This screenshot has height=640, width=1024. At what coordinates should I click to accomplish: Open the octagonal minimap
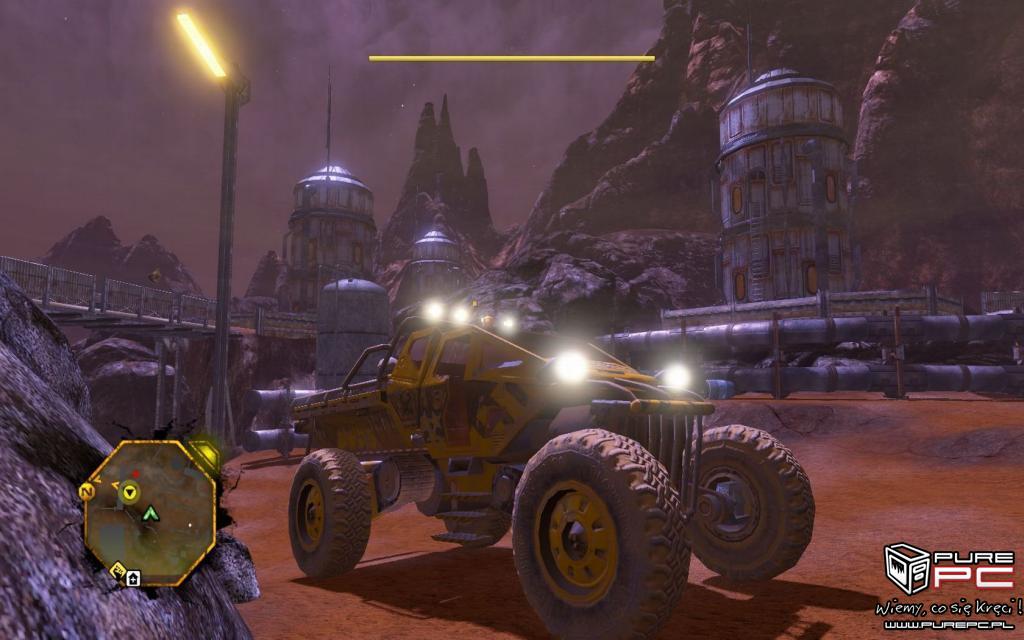coord(150,510)
